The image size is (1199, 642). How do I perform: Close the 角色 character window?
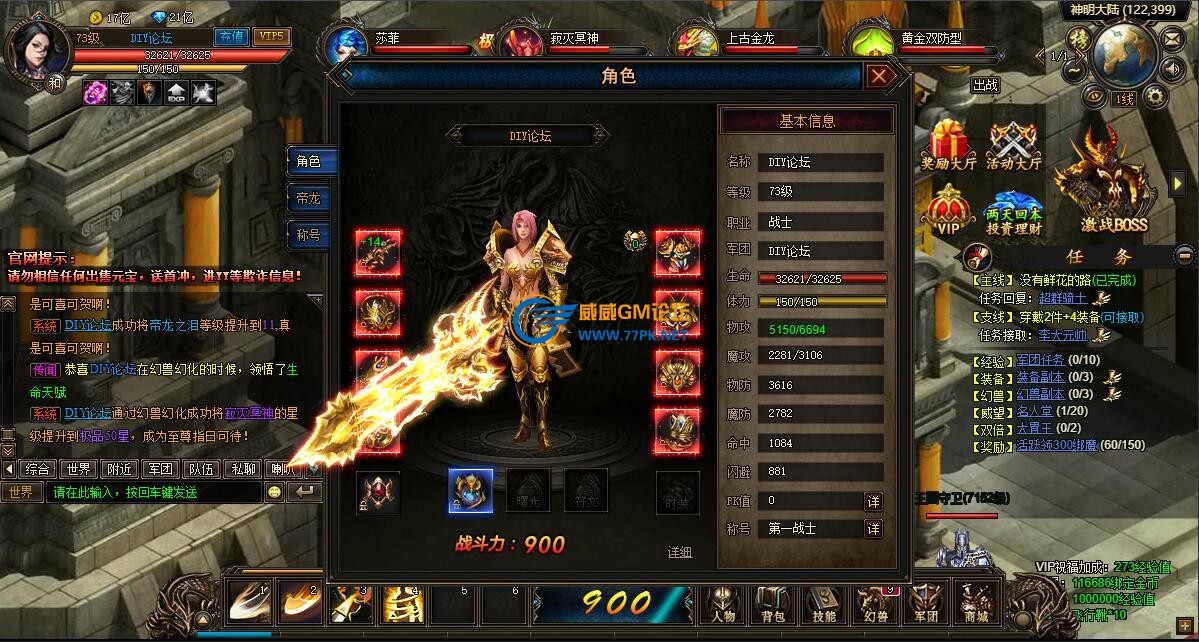(879, 76)
